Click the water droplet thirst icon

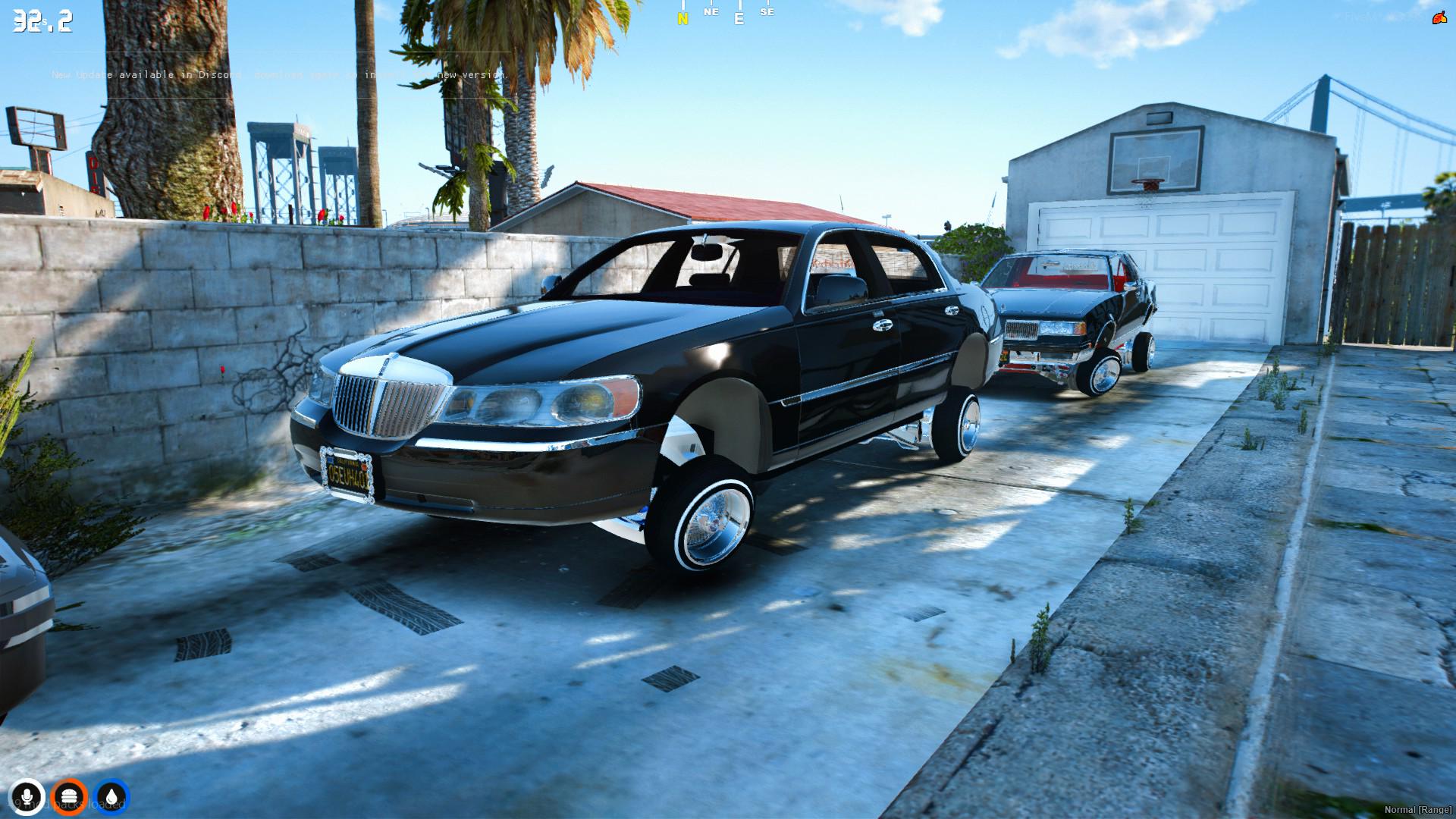click(x=111, y=796)
